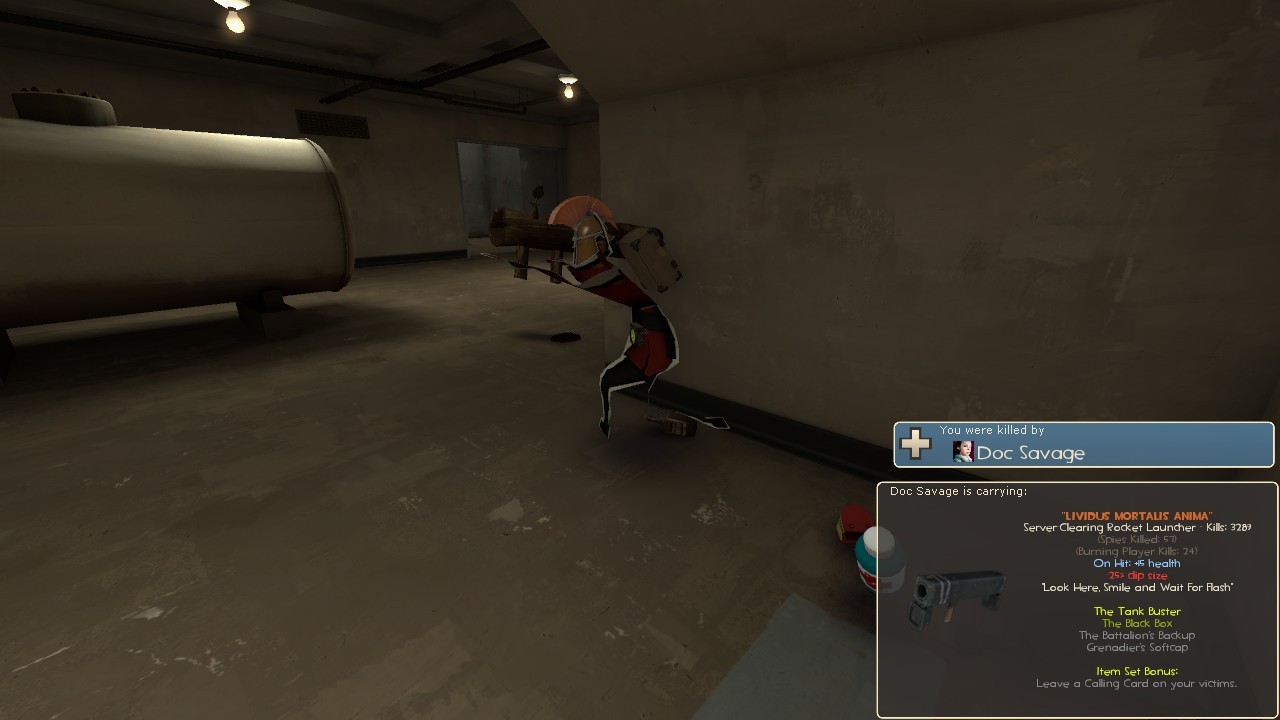Click 'The Black Box' item entry

tap(1136, 622)
